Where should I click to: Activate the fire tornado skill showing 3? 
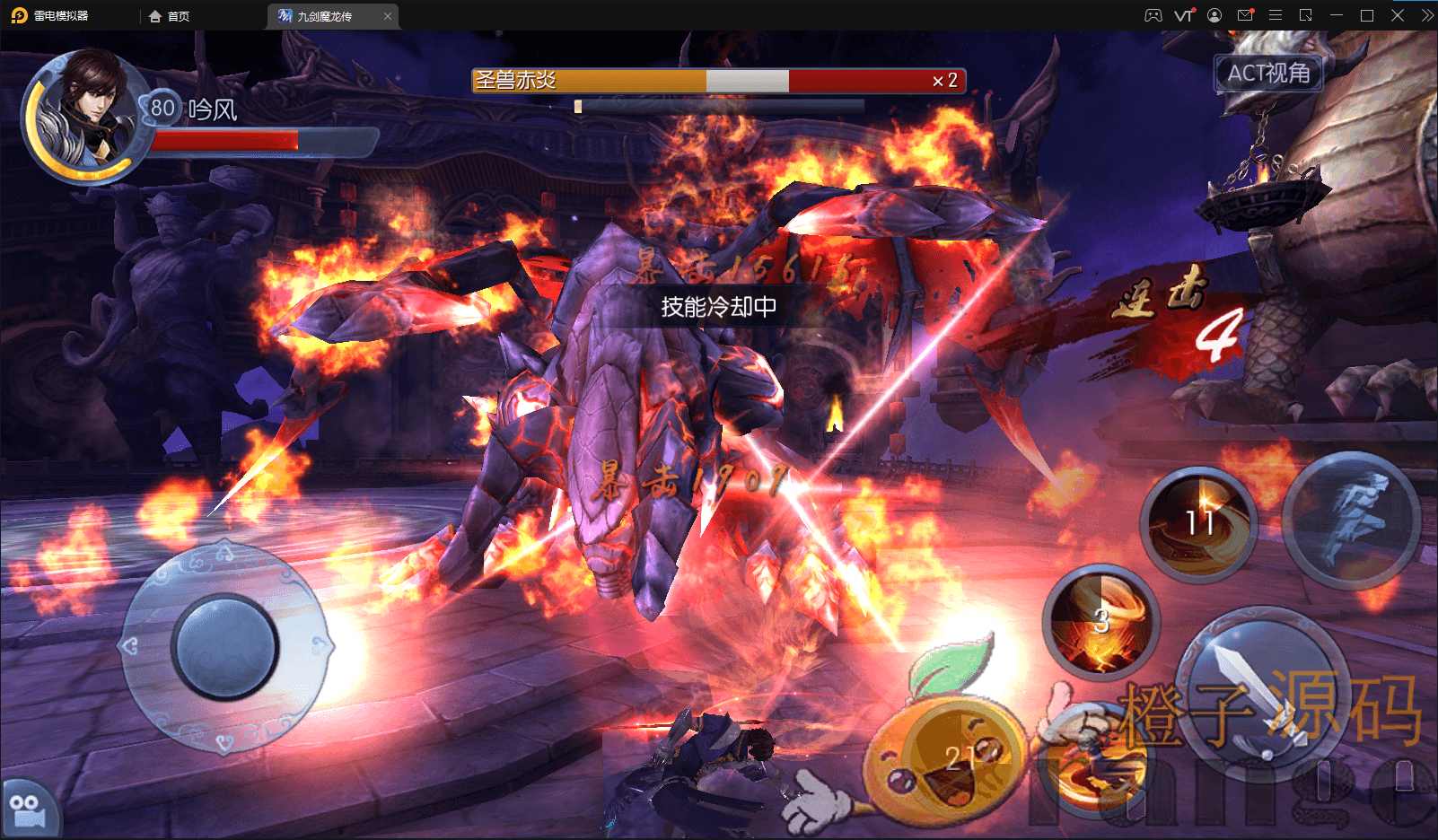coord(1101,621)
